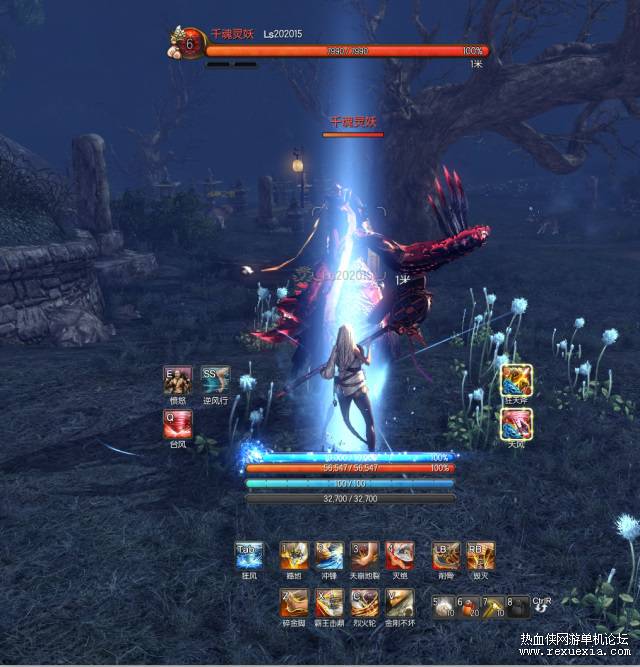
Task: Activate the 金刚不坏 skill
Action: tap(400, 602)
